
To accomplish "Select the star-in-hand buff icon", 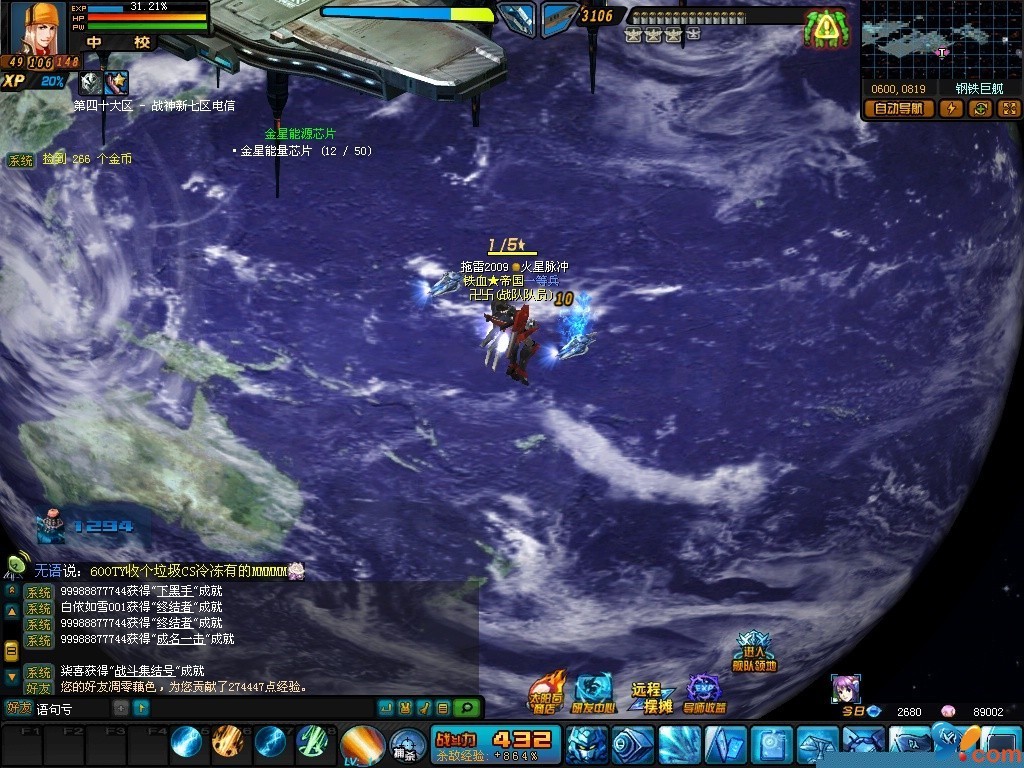I will click(117, 84).
